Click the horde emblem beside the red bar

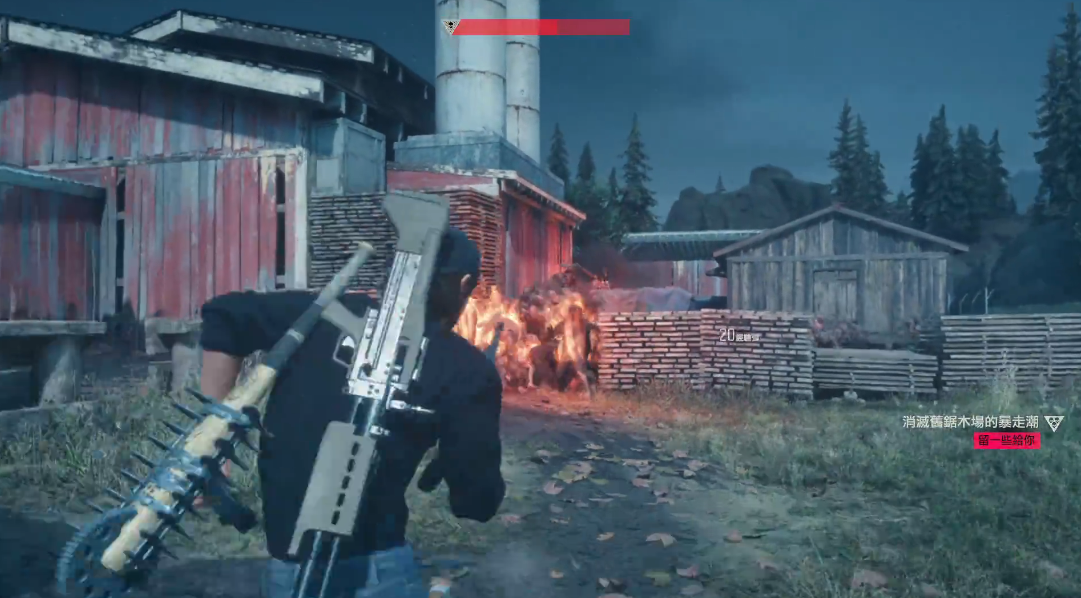click(450, 27)
